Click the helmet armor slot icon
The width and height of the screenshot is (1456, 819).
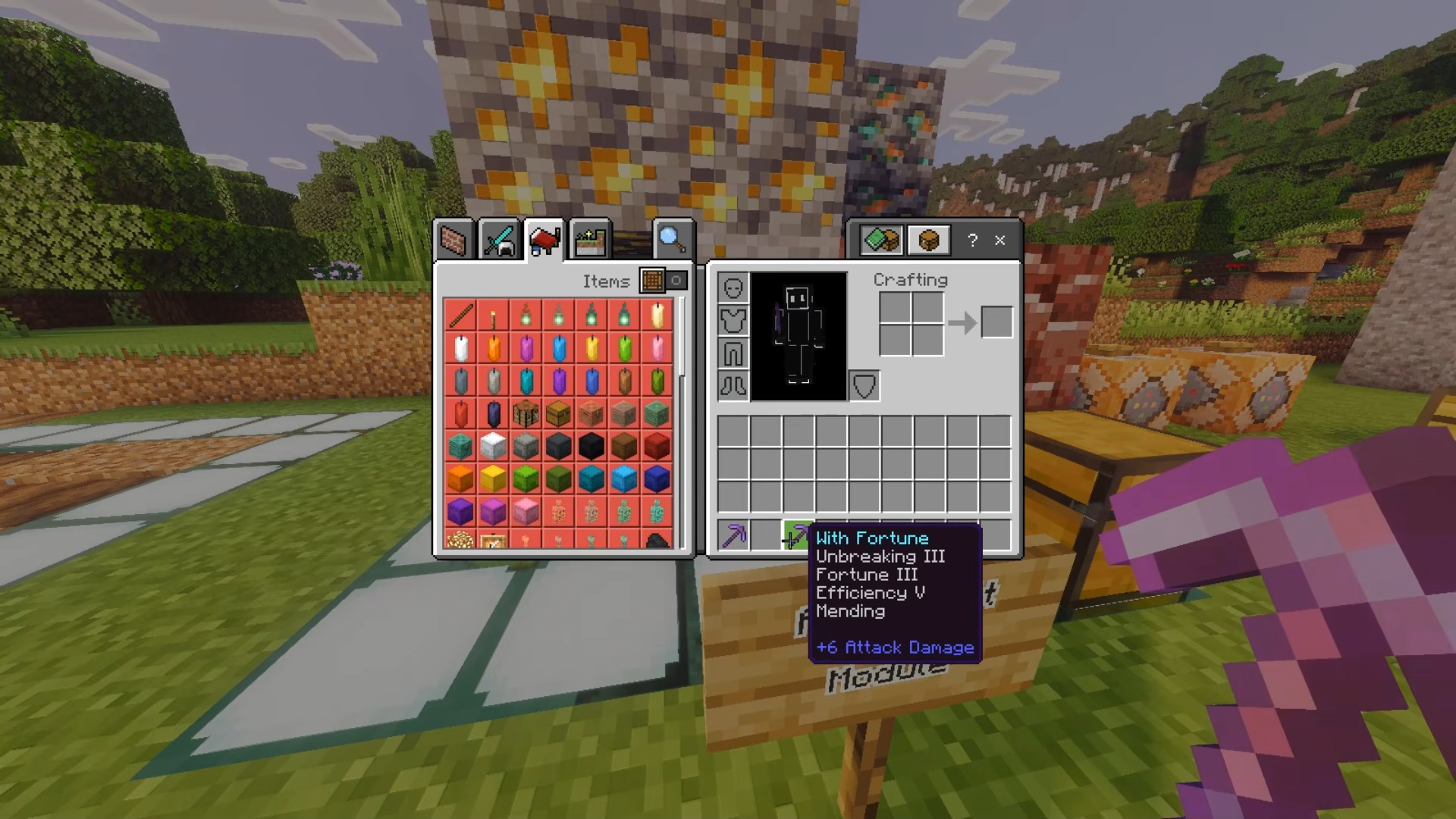pyautogui.click(x=733, y=290)
